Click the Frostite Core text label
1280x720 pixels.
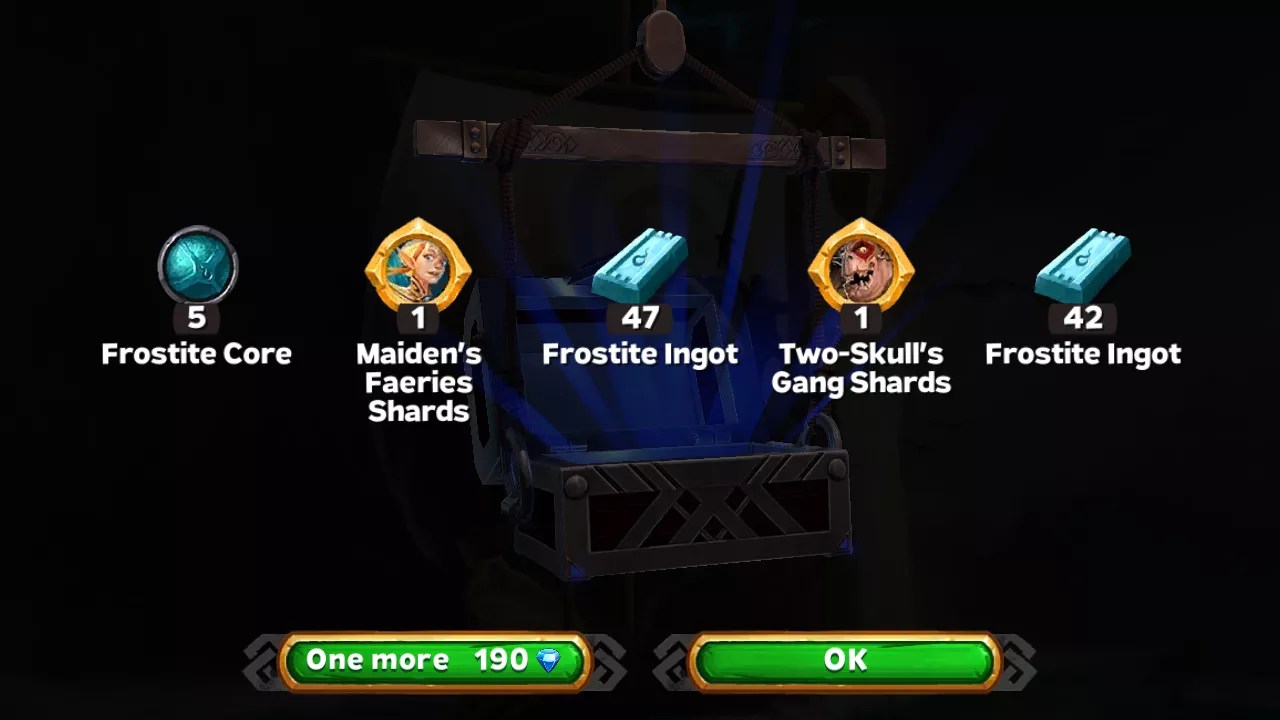[x=196, y=353]
